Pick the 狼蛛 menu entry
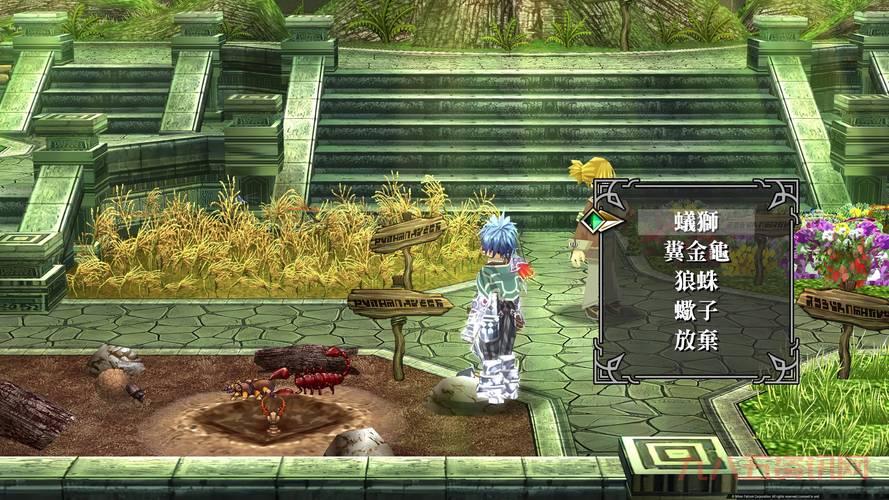This screenshot has height=500, width=889. pos(696,281)
